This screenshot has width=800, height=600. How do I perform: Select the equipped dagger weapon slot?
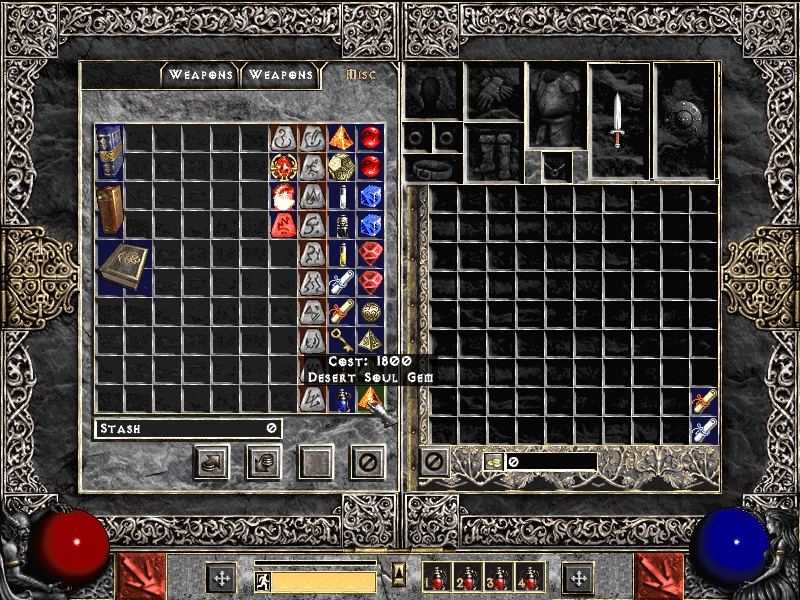pyautogui.click(x=618, y=120)
